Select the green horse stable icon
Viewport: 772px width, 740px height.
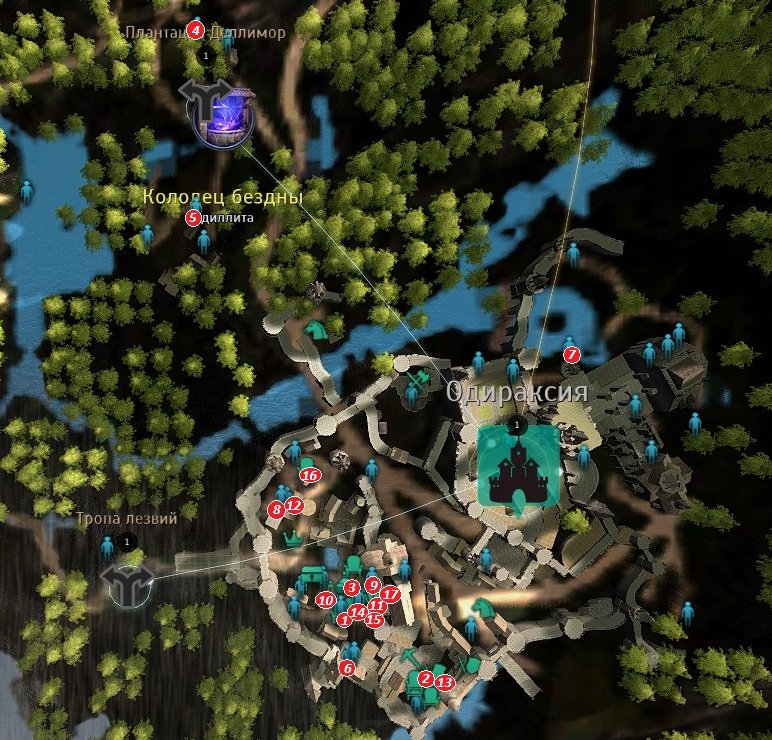click(x=315, y=329)
